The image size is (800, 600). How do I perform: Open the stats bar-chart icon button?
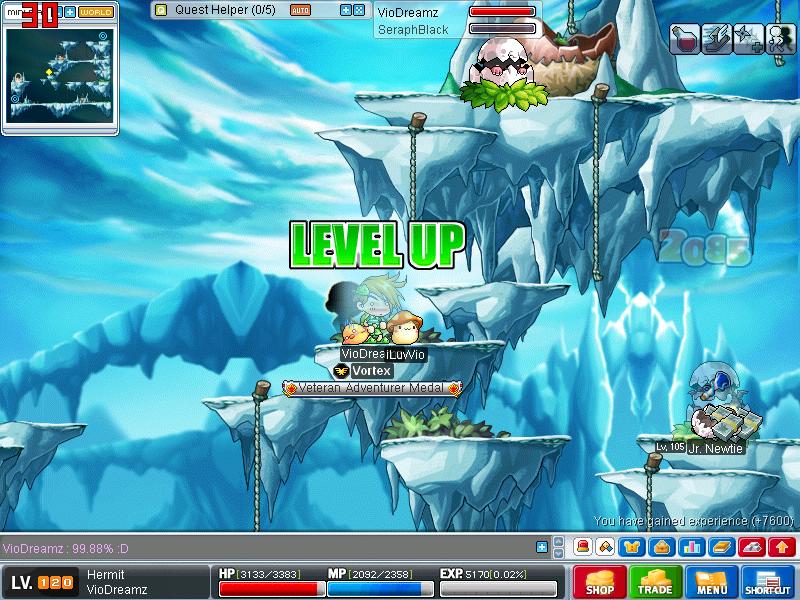tap(689, 547)
